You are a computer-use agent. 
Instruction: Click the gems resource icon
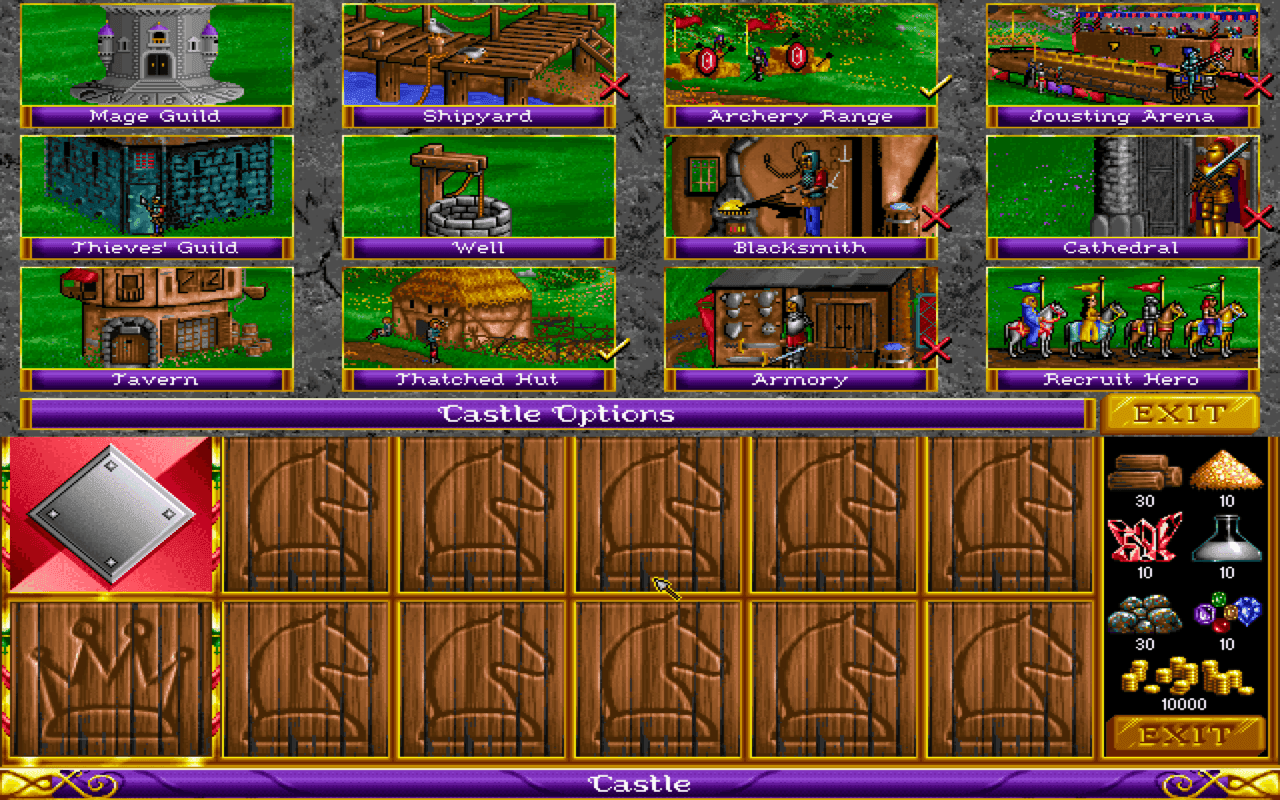click(1228, 610)
